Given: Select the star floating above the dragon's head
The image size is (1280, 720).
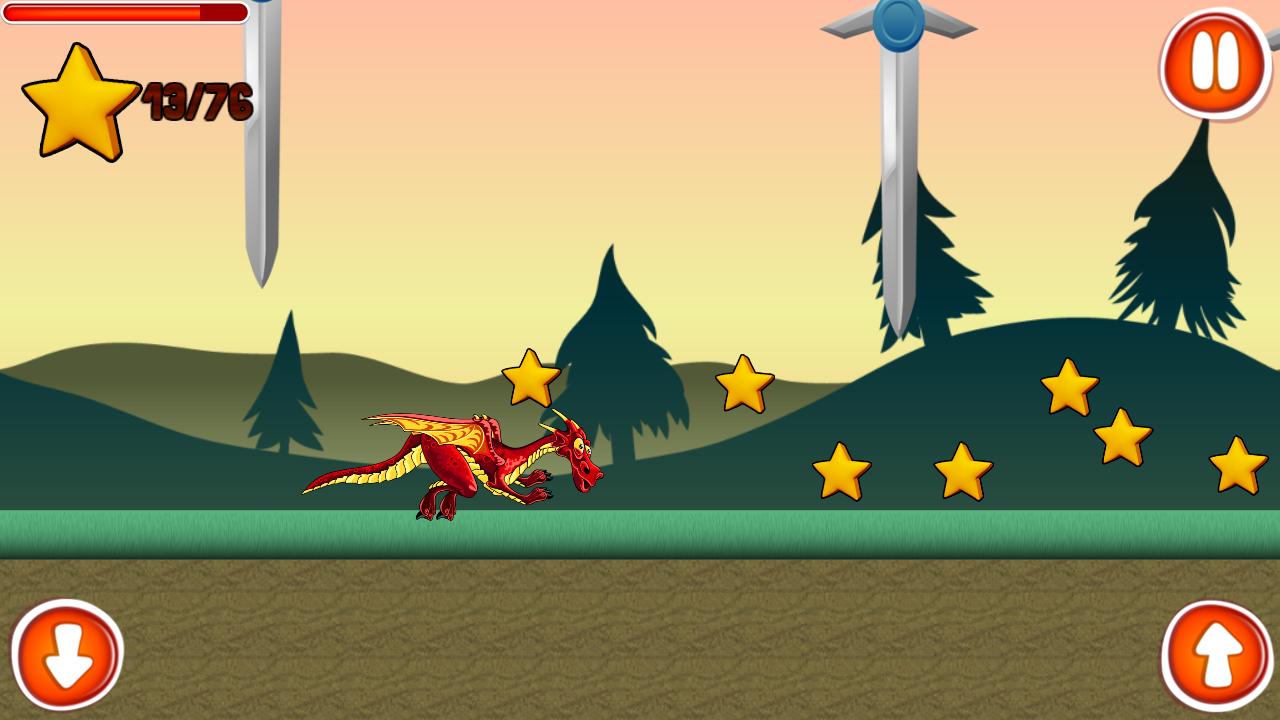Looking at the screenshot, I should (531, 378).
